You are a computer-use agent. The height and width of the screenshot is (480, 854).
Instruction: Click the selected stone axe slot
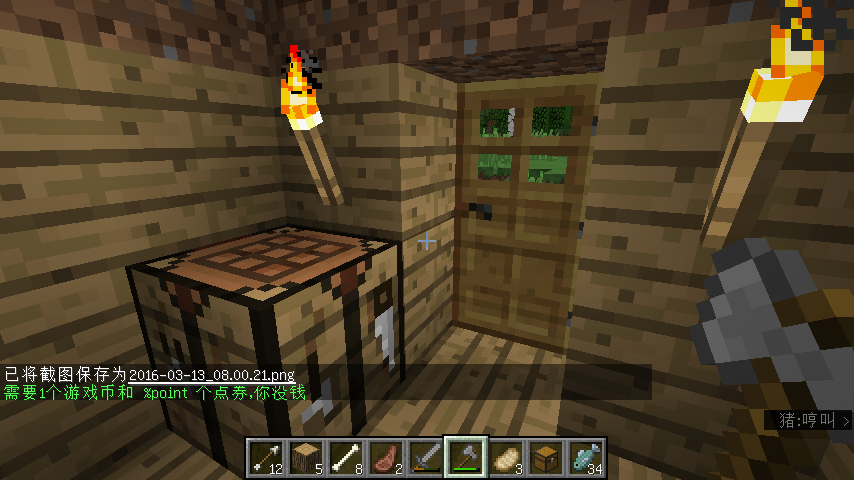point(466,457)
